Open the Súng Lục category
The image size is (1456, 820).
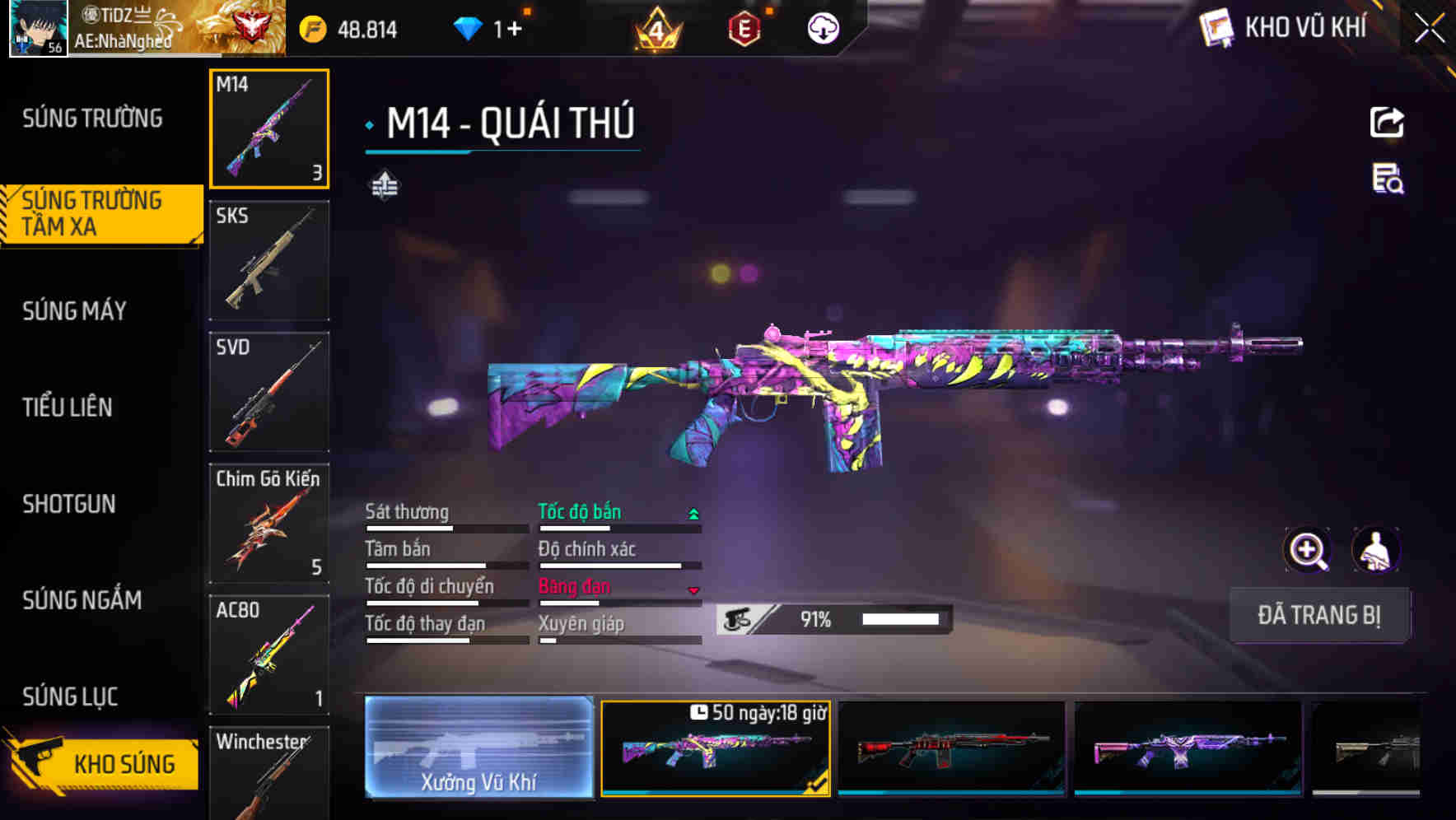[71, 697]
